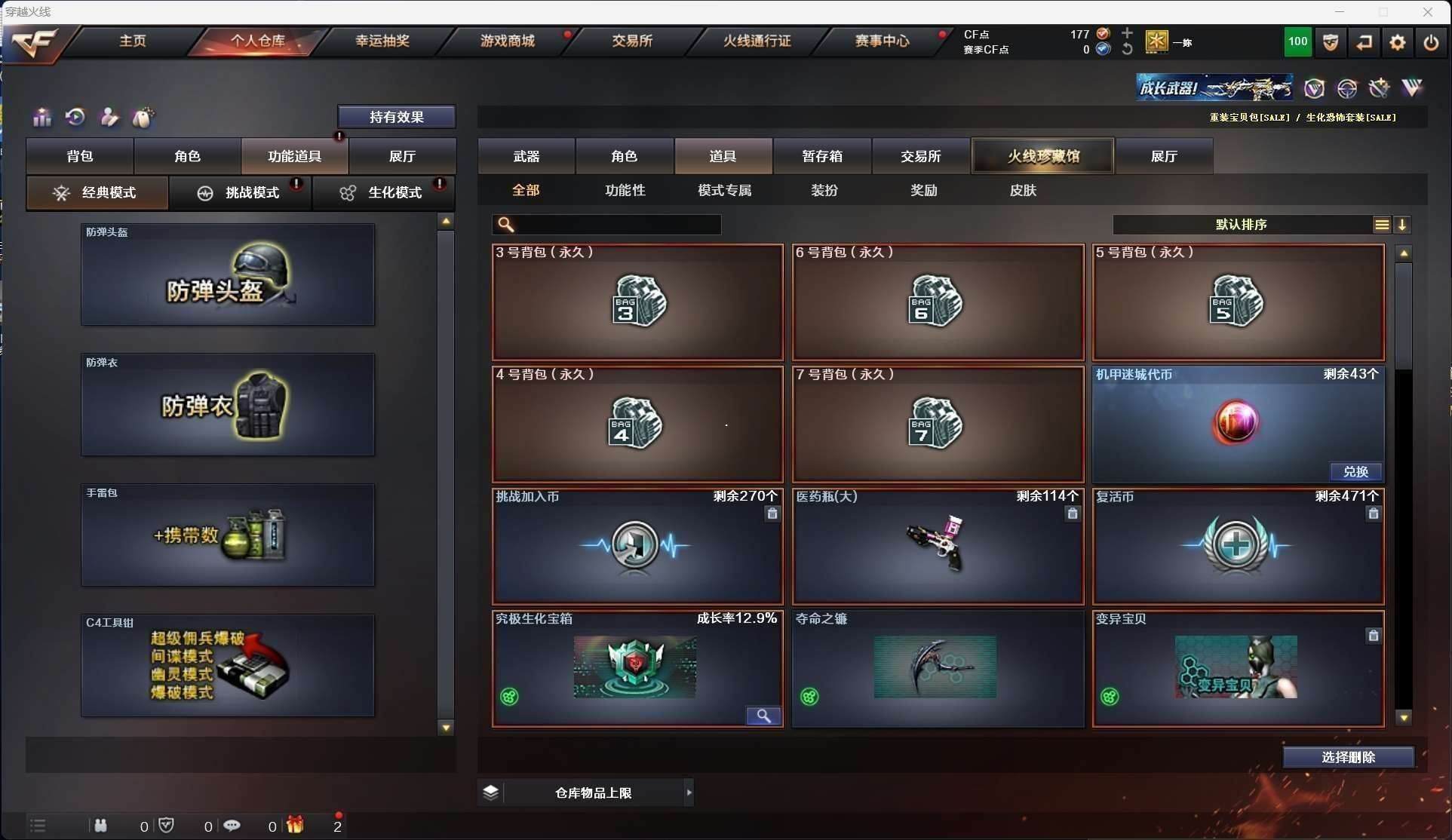The width and height of the screenshot is (1452, 840).
Task: Open the 主页 home page
Action: pos(133,41)
